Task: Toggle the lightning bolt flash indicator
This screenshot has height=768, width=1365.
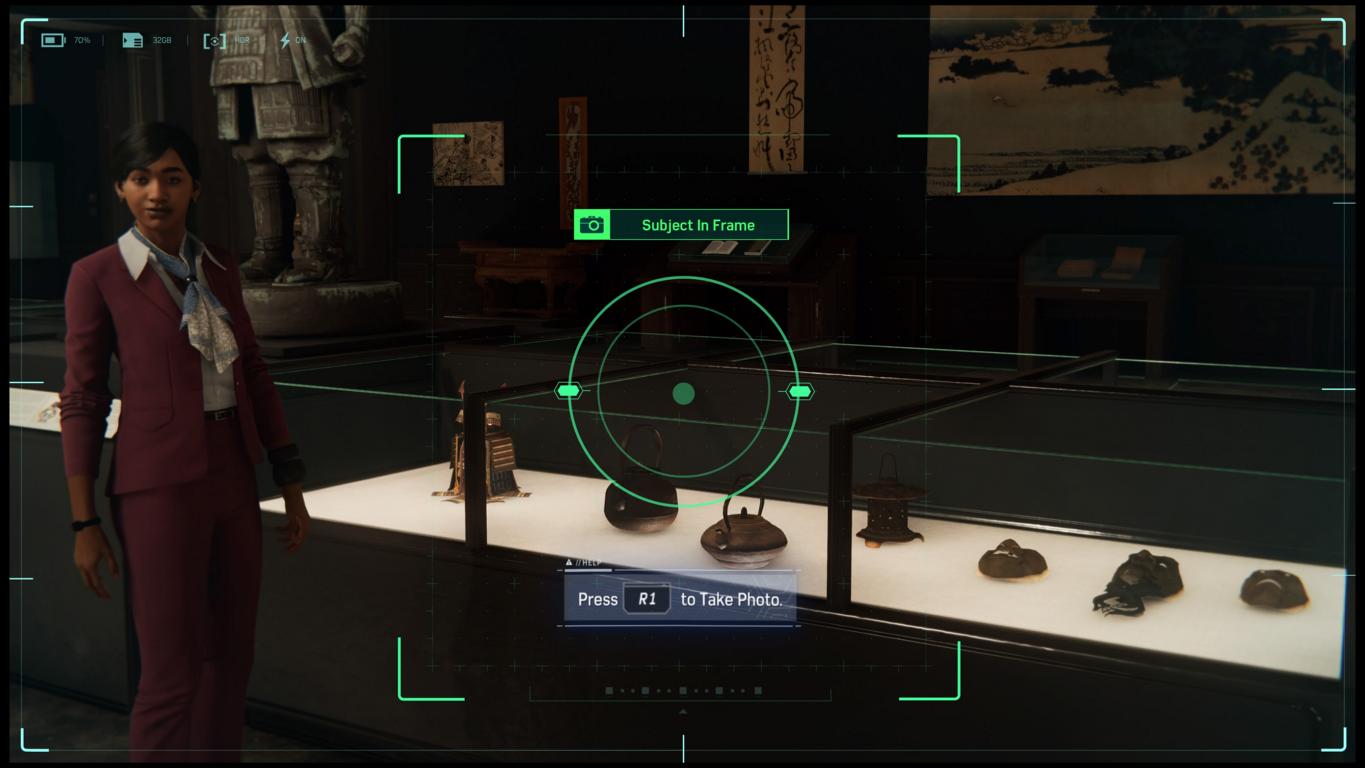Action: point(285,40)
